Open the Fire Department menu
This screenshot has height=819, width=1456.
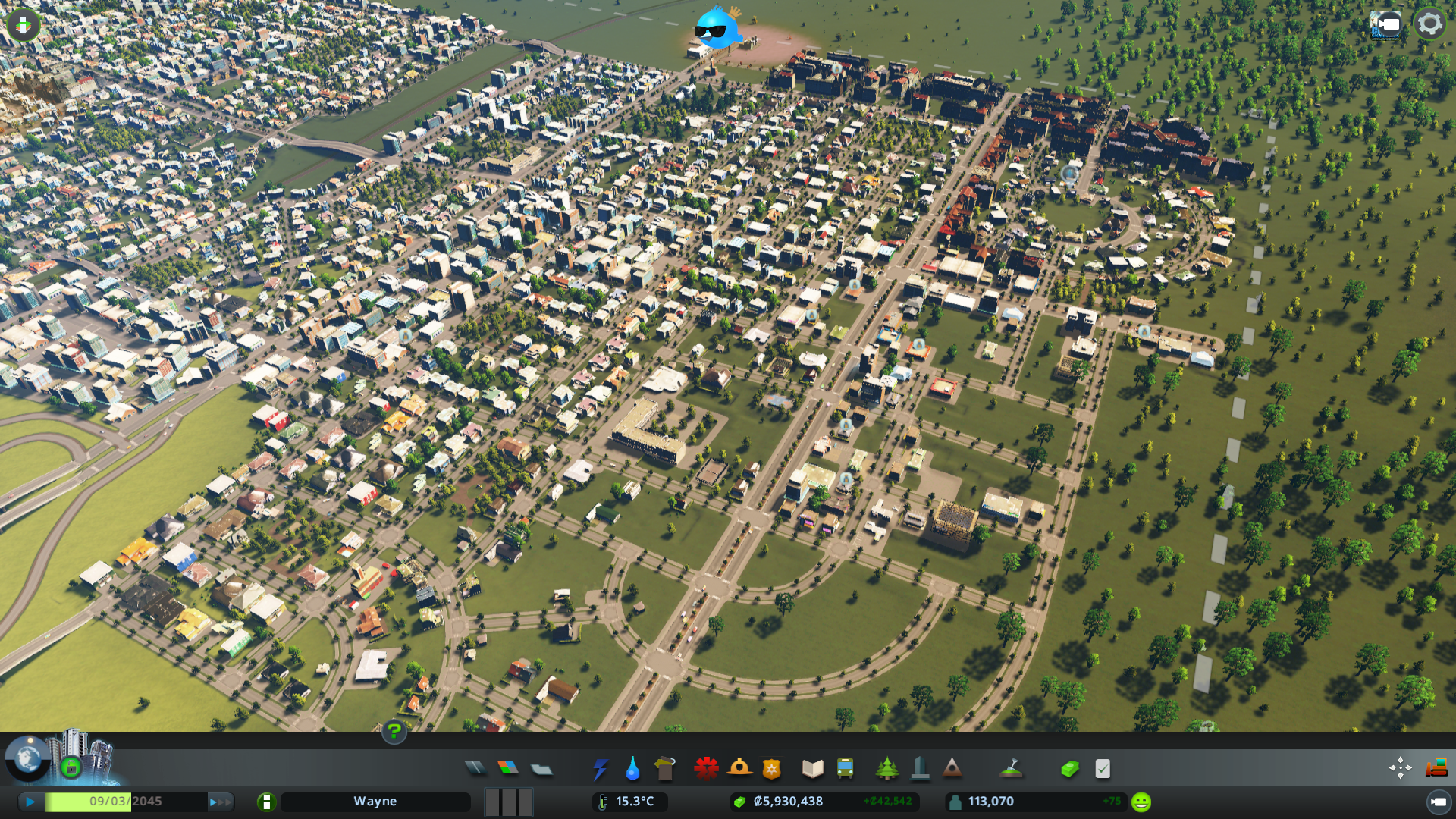(x=739, y=768)
